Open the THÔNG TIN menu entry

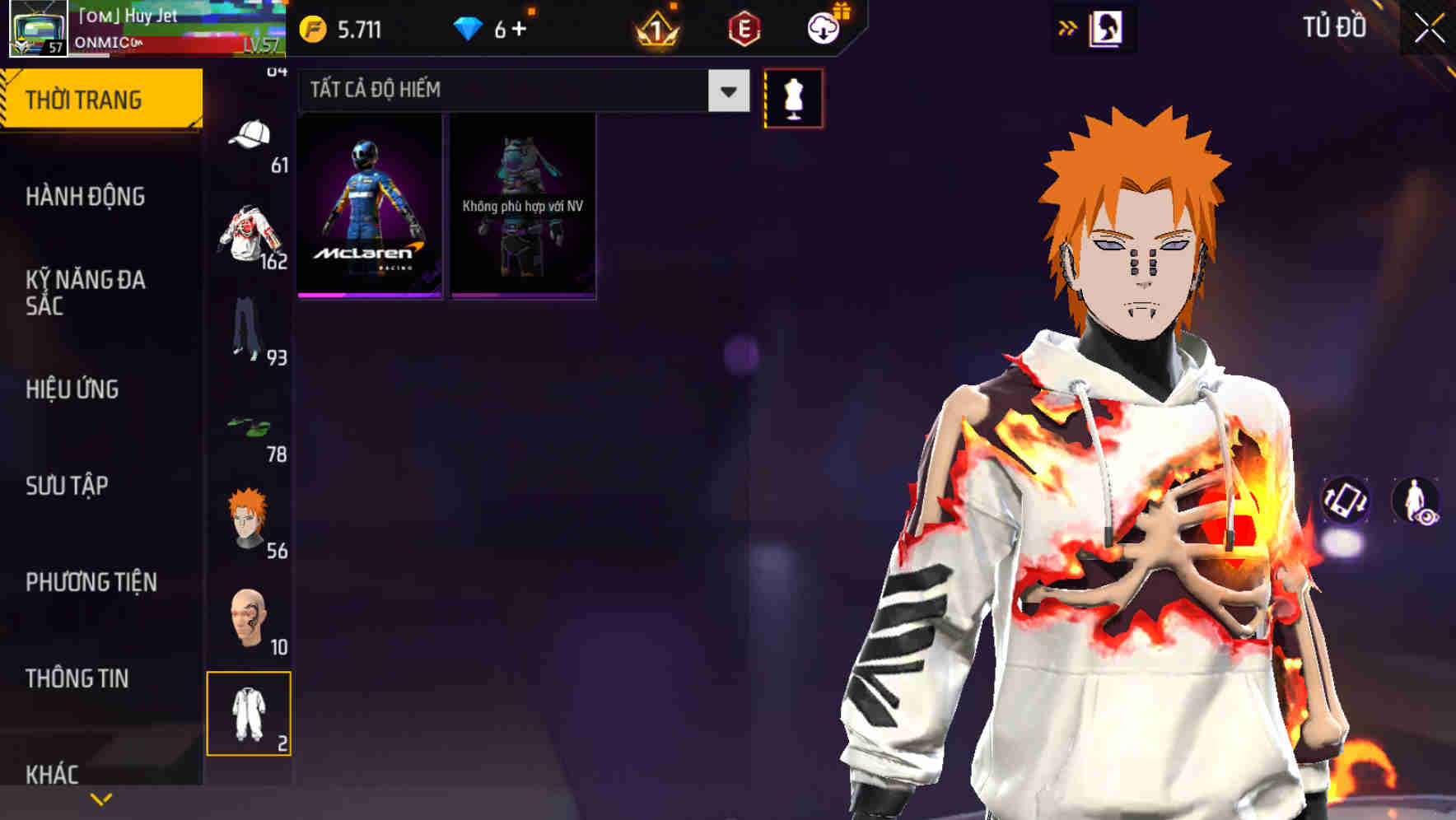coord(76,678)
